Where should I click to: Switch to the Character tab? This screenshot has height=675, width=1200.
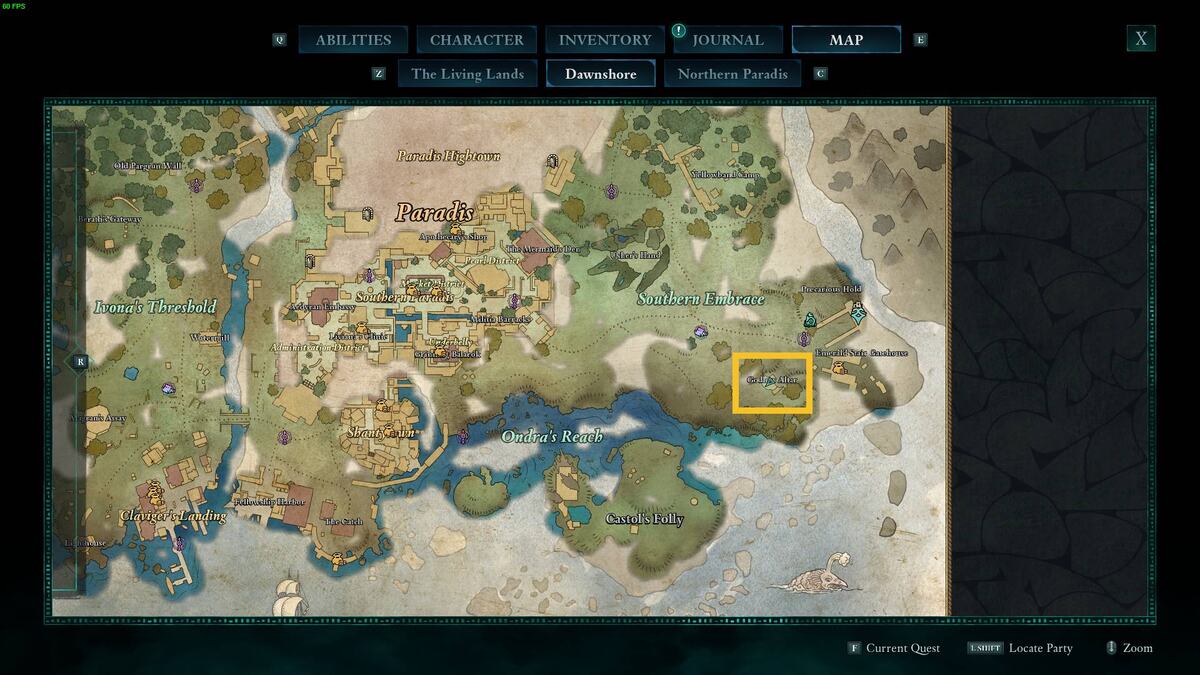476,40
